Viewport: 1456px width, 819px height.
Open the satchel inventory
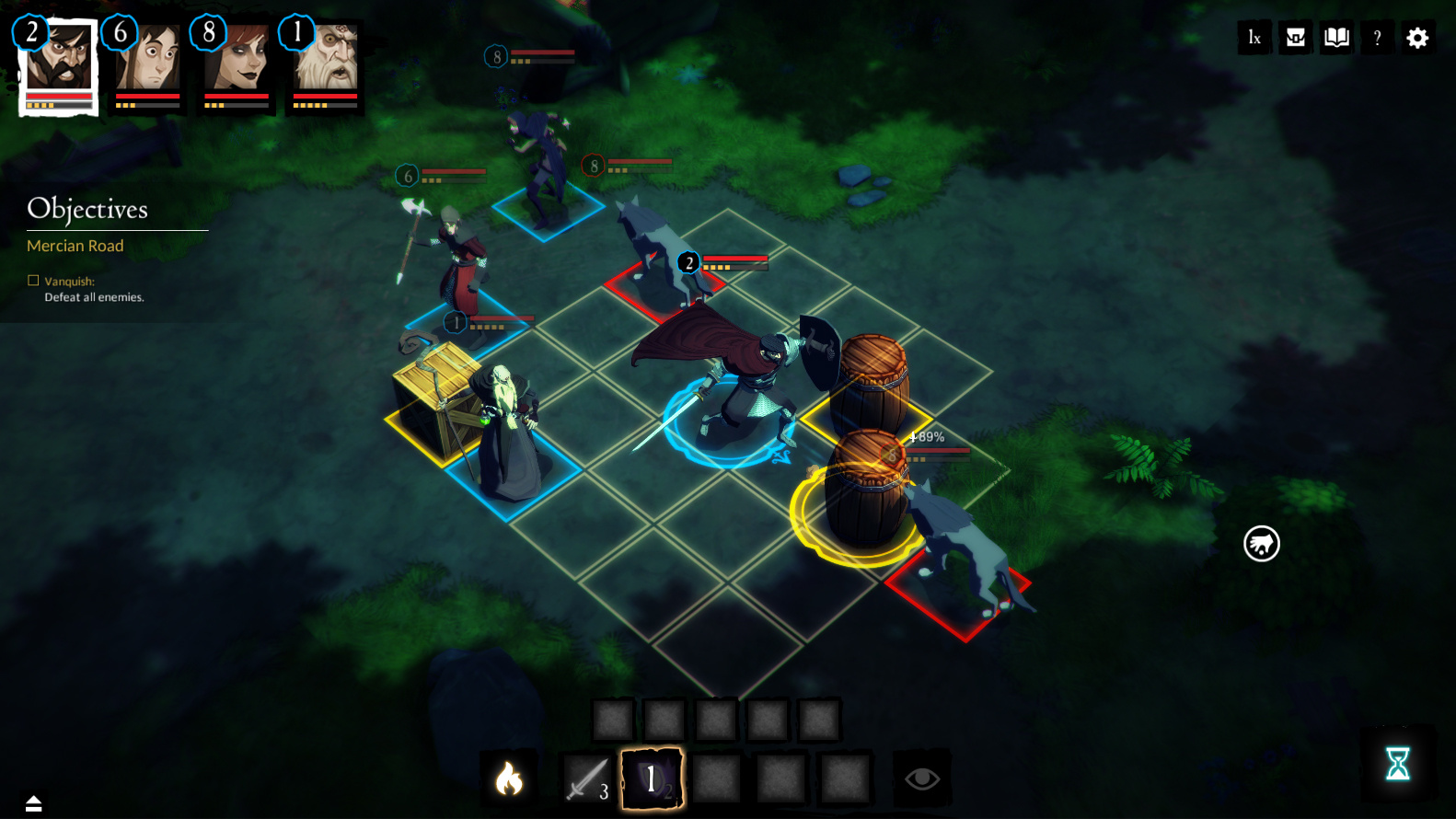coord(1296,38)
